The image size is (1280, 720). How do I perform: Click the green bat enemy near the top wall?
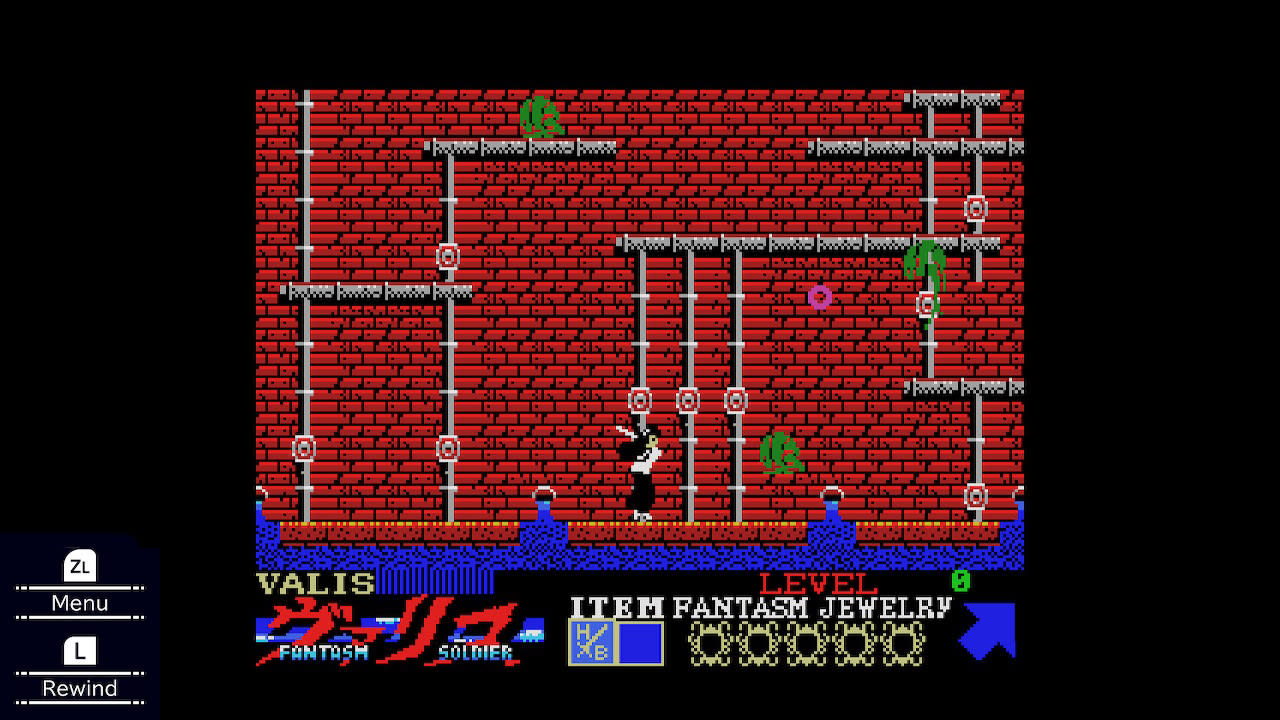point(541,117)
